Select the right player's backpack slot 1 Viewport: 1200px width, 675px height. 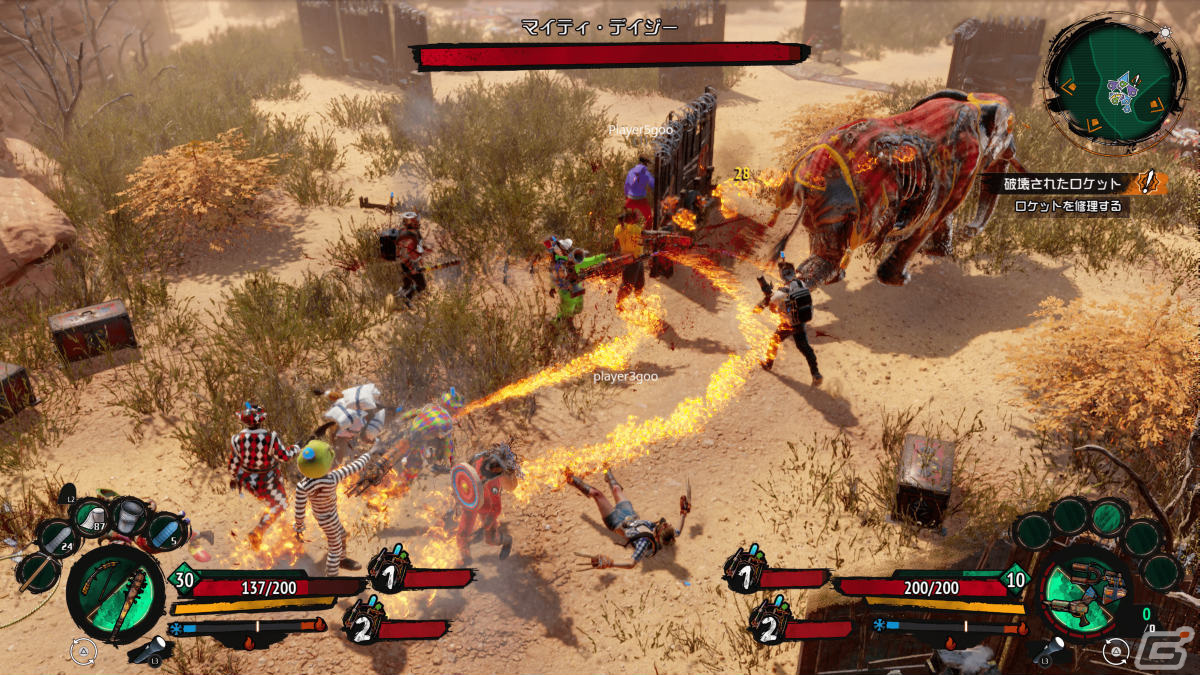pos(744,570)
